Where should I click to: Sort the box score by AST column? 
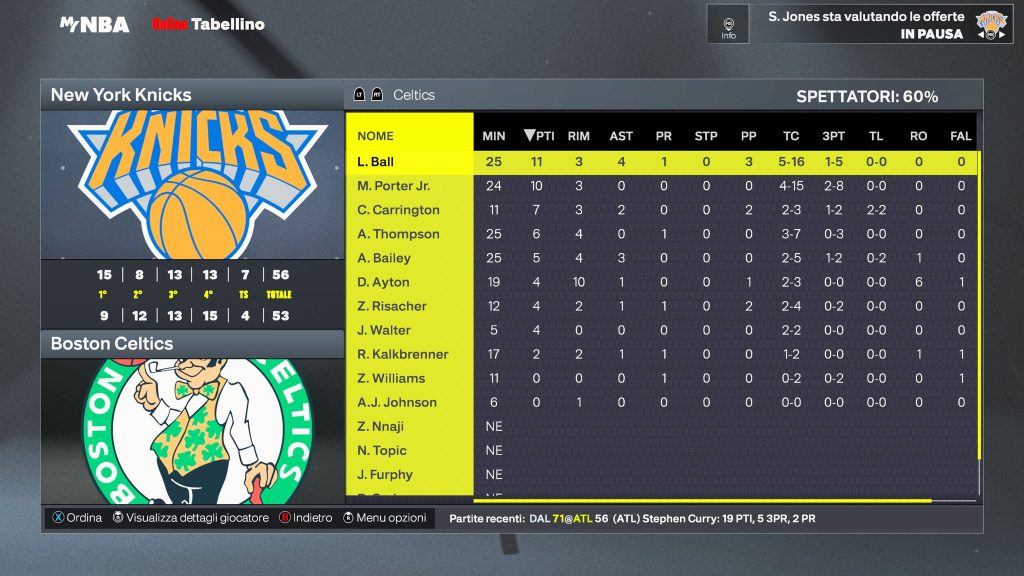click(621, 136)
